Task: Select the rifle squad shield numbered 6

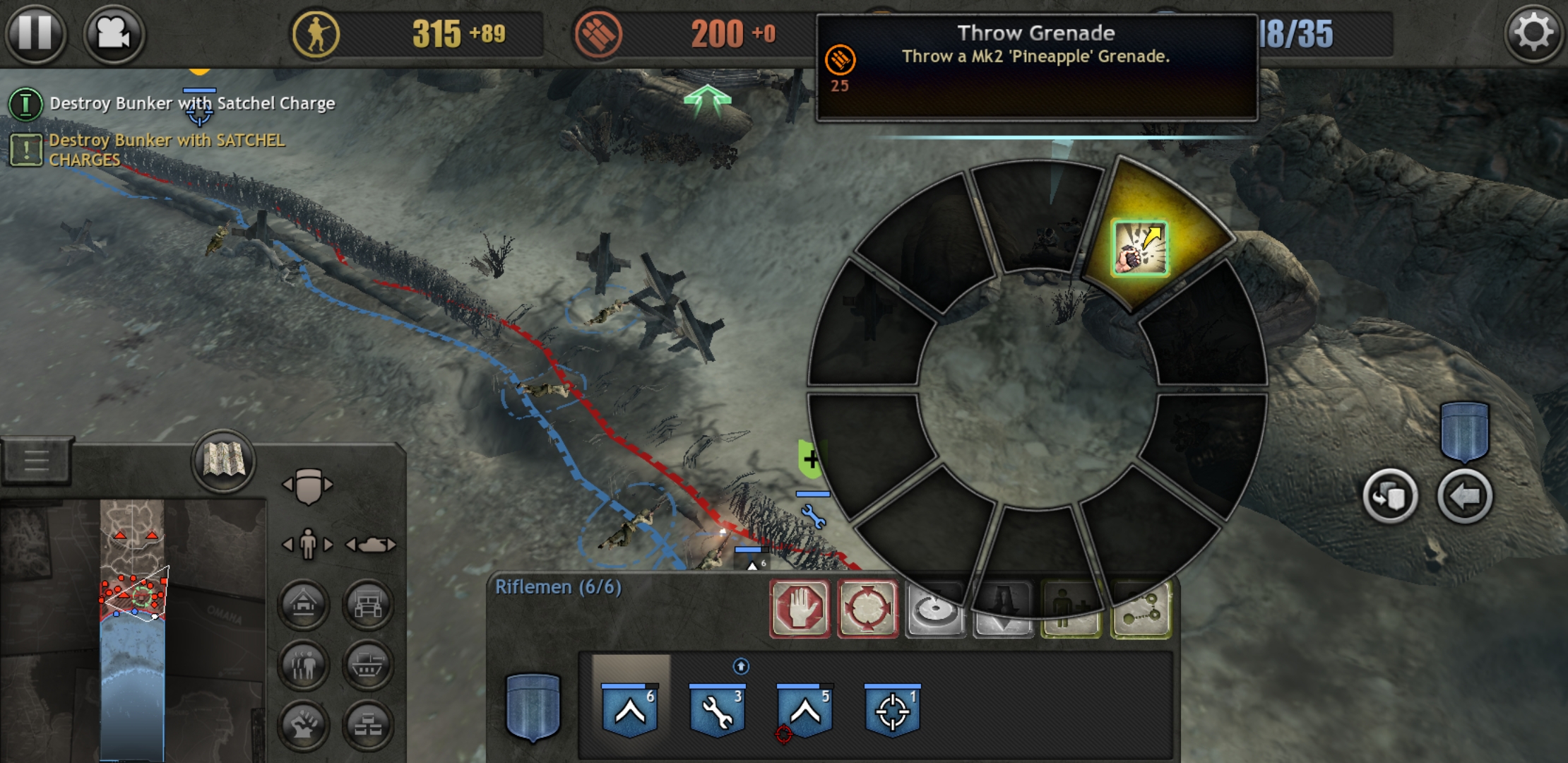Action: [629, 710]
